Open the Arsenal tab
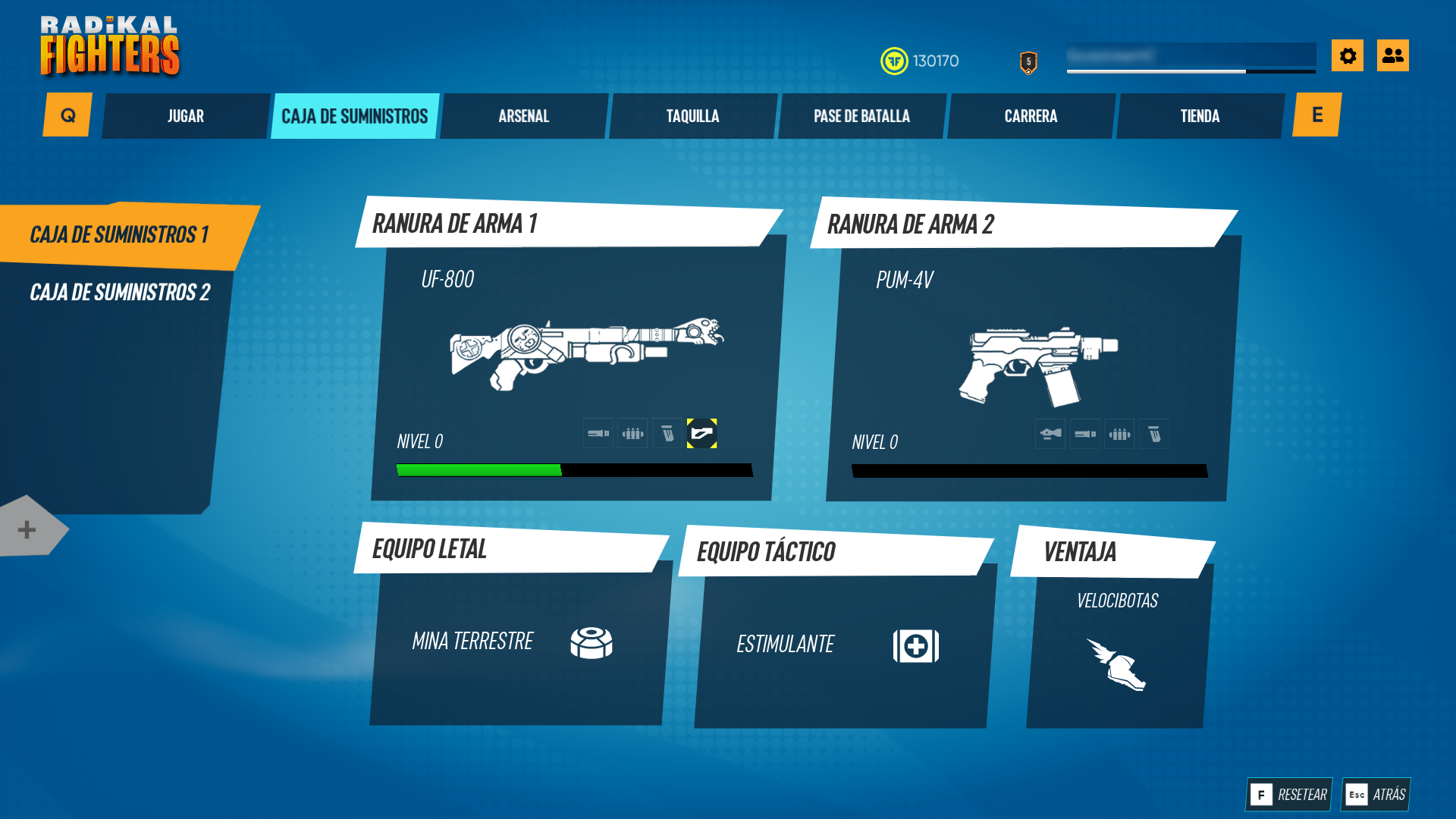Viewport: 1456px width, 819px height. click(x=523, y=116)
